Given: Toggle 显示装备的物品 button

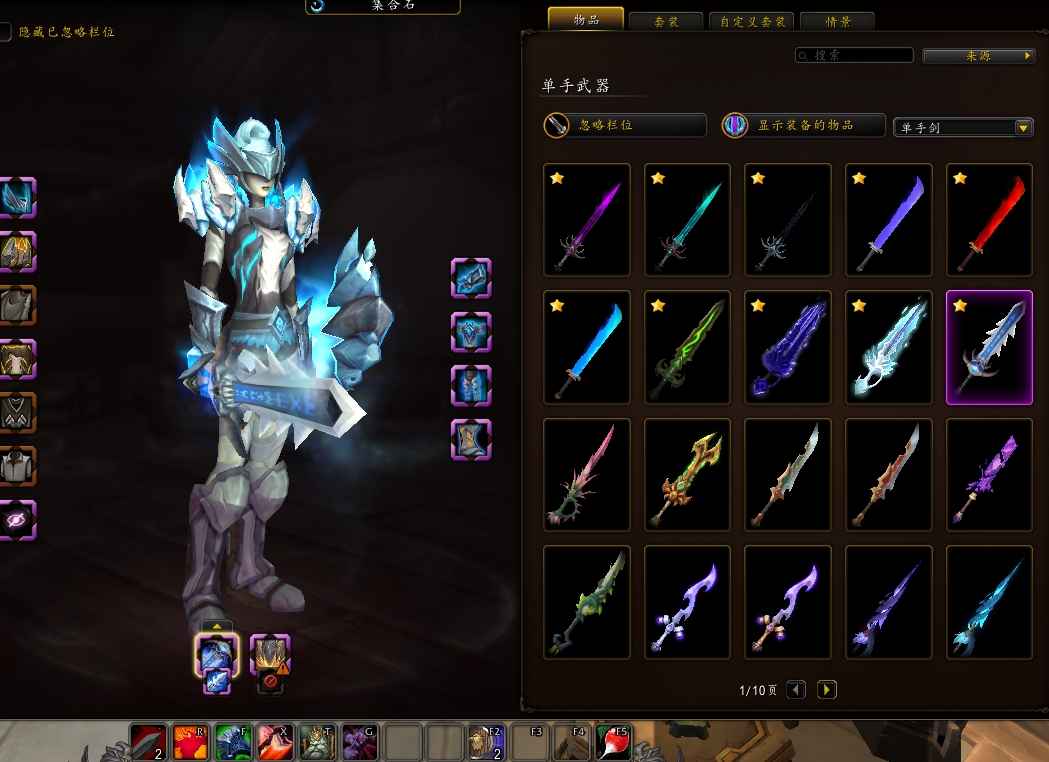Looking at the screenshot, I should (x=804, y=125).
